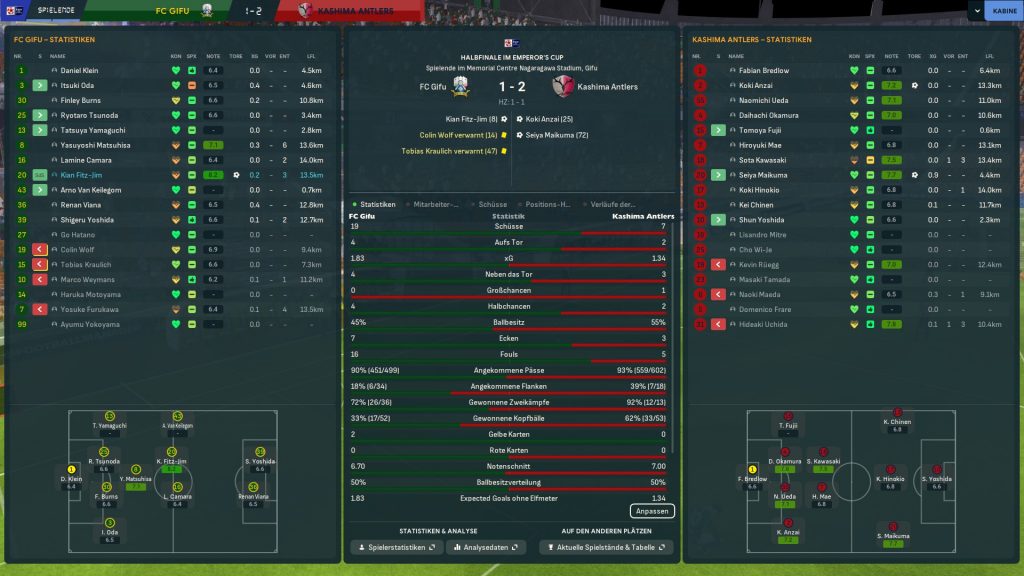1024x576 pixels.
Task: Click the Anpassen button
Action: click(x=652, y=511)
